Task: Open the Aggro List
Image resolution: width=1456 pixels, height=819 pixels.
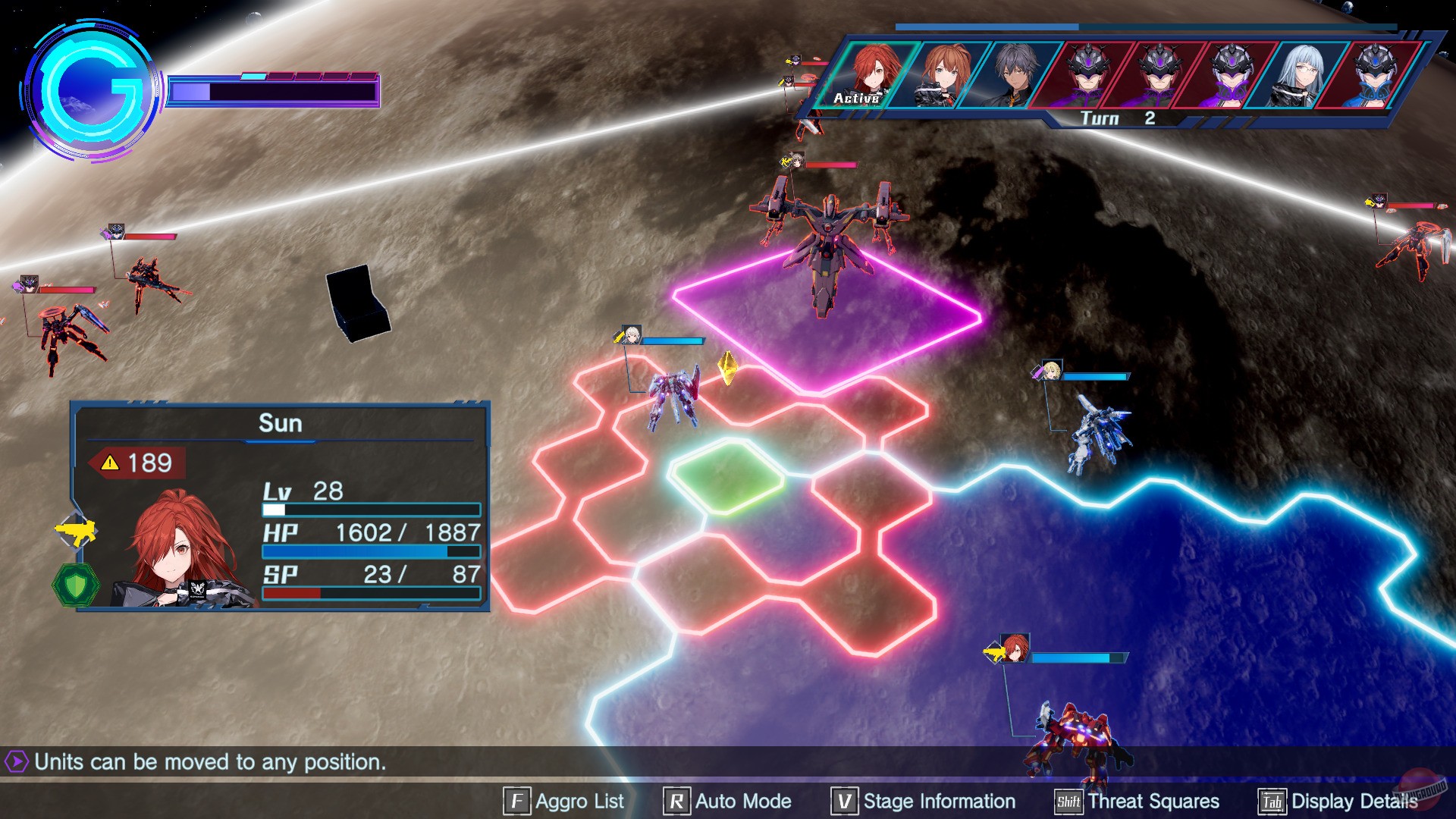Action: tap(564, 802)
